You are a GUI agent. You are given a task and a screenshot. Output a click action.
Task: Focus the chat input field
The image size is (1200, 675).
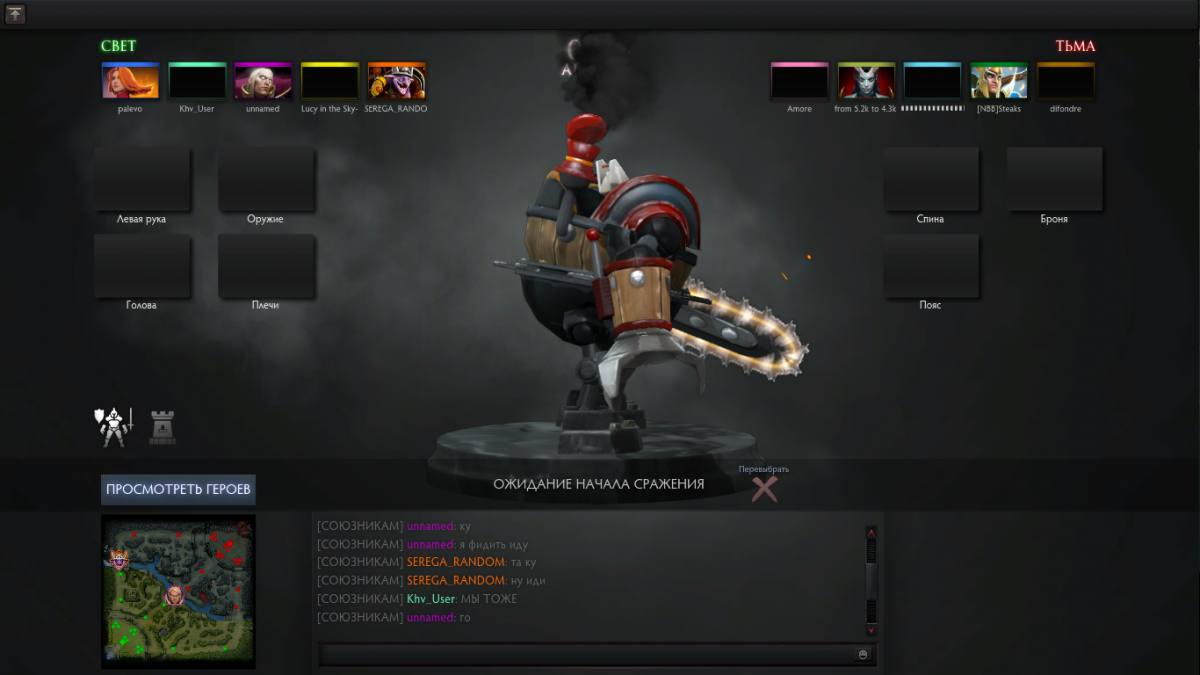click(585, 654)
